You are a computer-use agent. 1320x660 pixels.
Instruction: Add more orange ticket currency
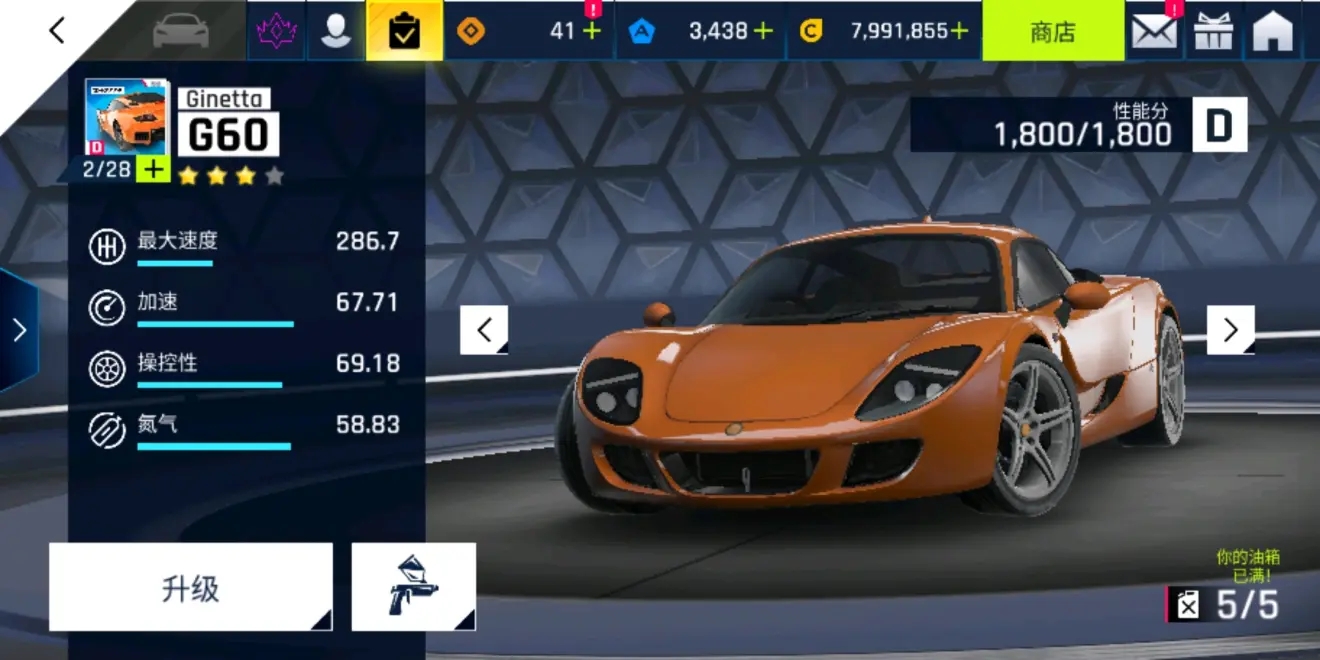[592, 31]
